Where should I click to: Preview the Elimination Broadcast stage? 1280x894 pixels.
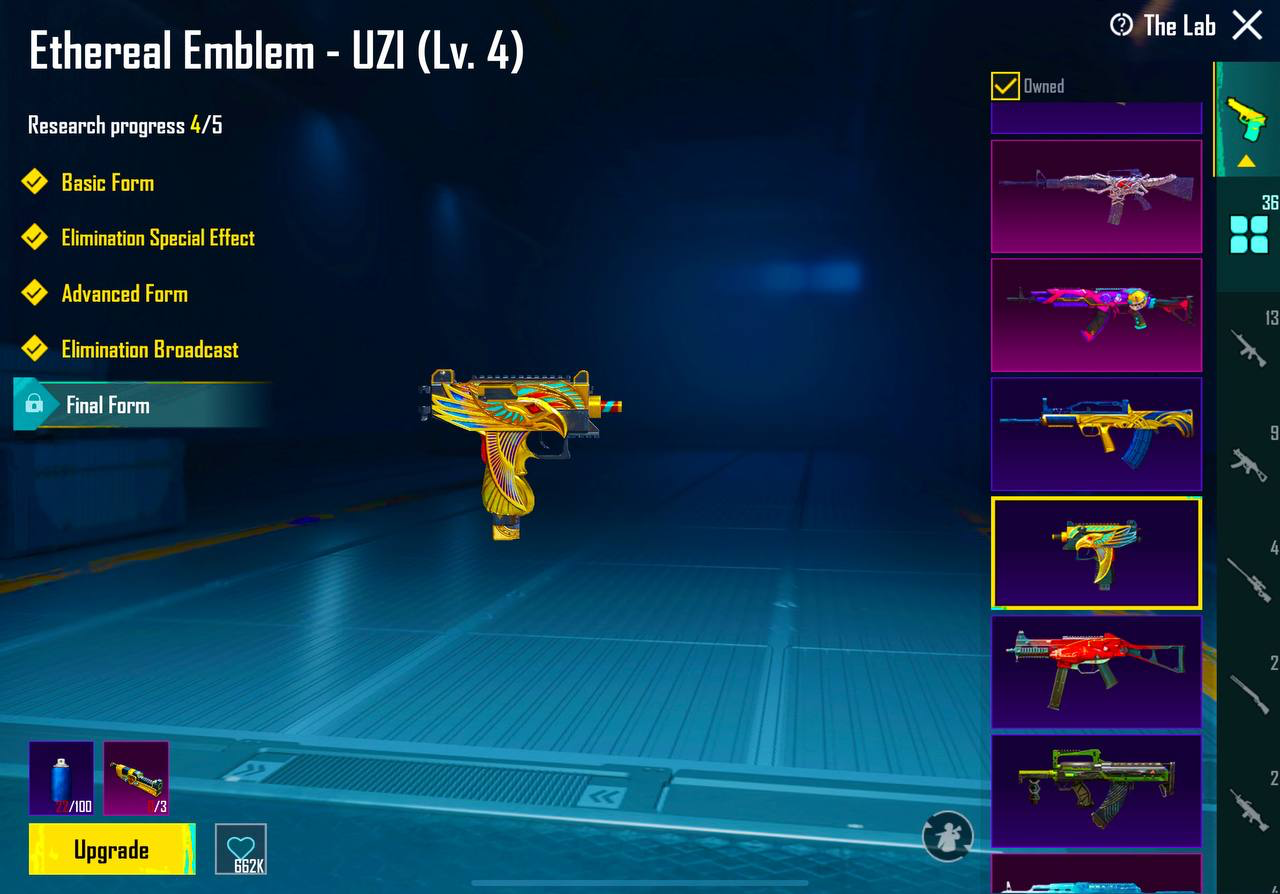click(x=149, y=350)
